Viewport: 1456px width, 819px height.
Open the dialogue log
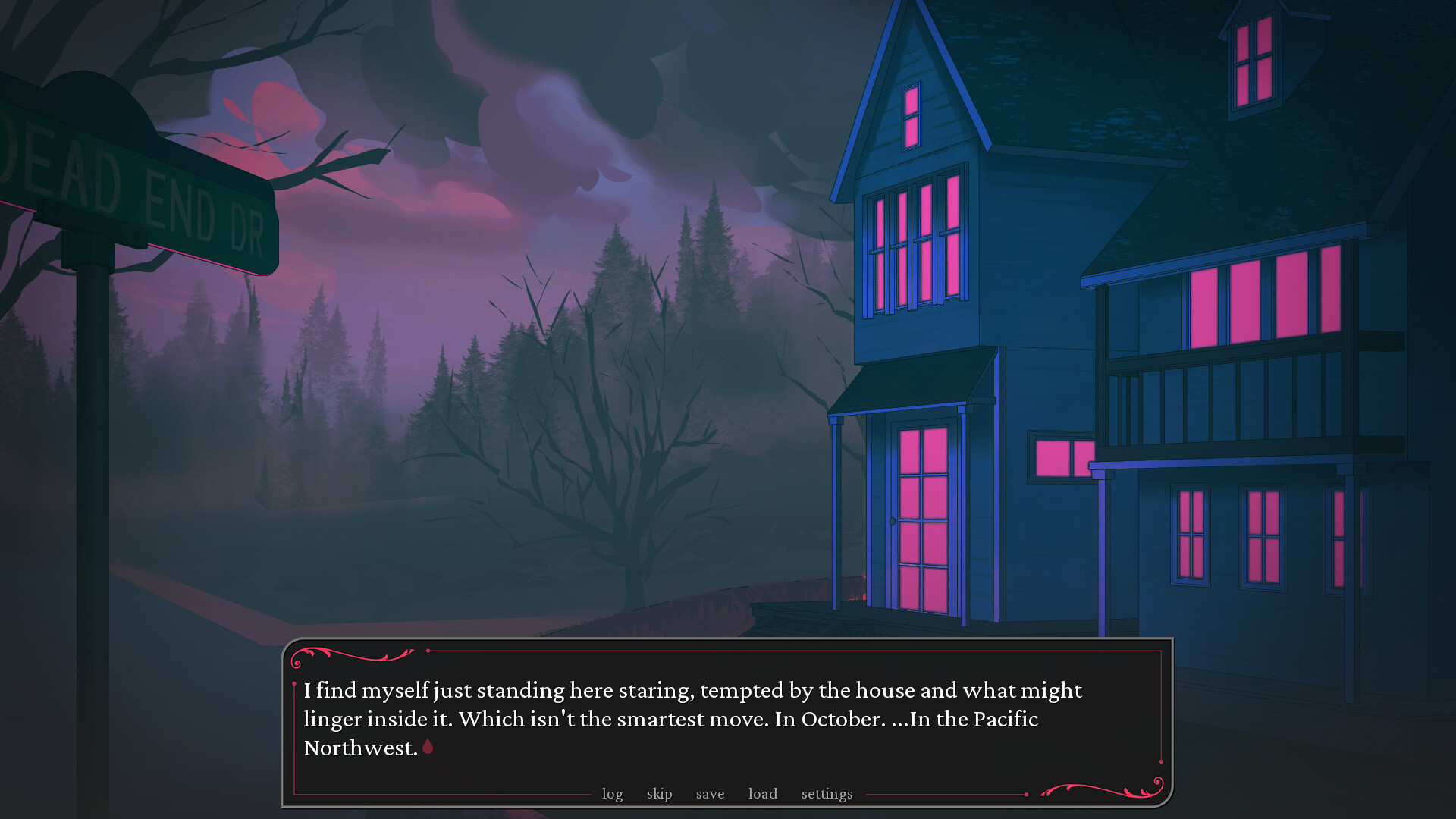point(612,794)
